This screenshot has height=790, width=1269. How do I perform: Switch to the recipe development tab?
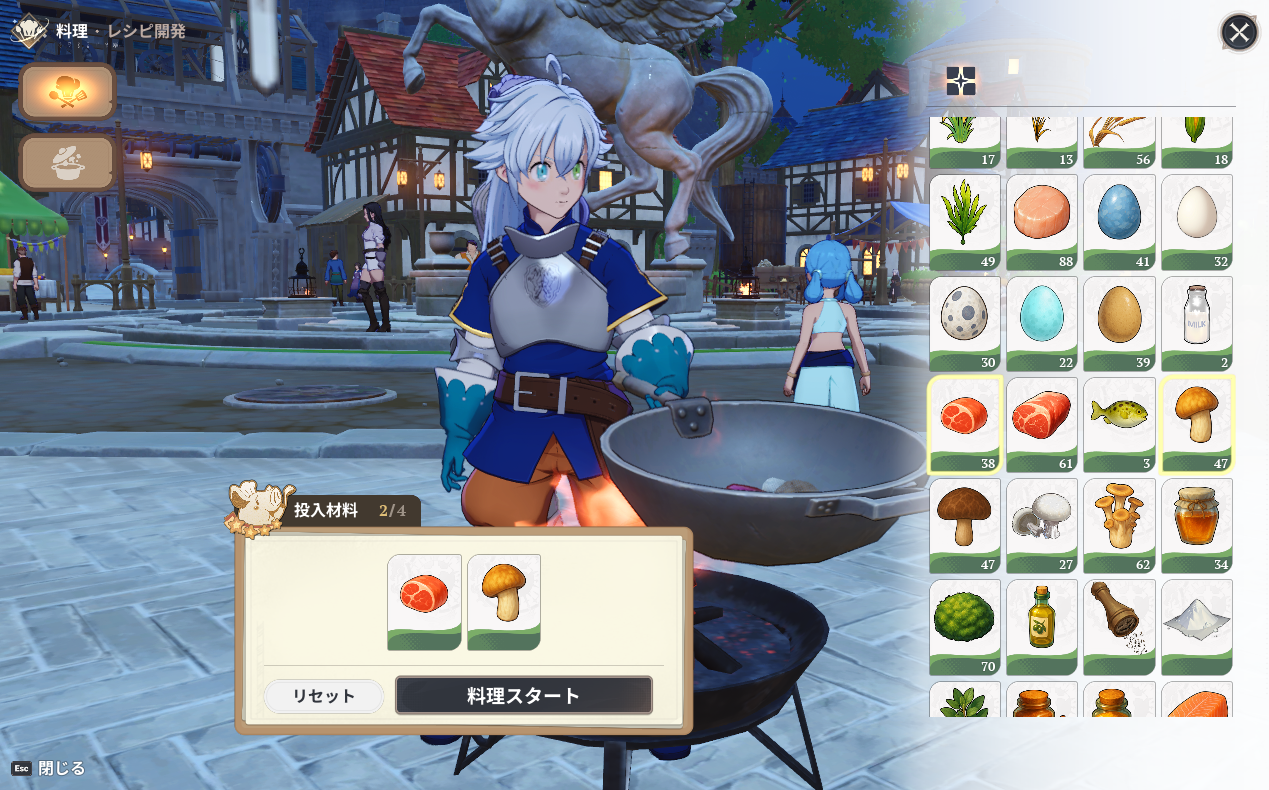coord(67,92)
